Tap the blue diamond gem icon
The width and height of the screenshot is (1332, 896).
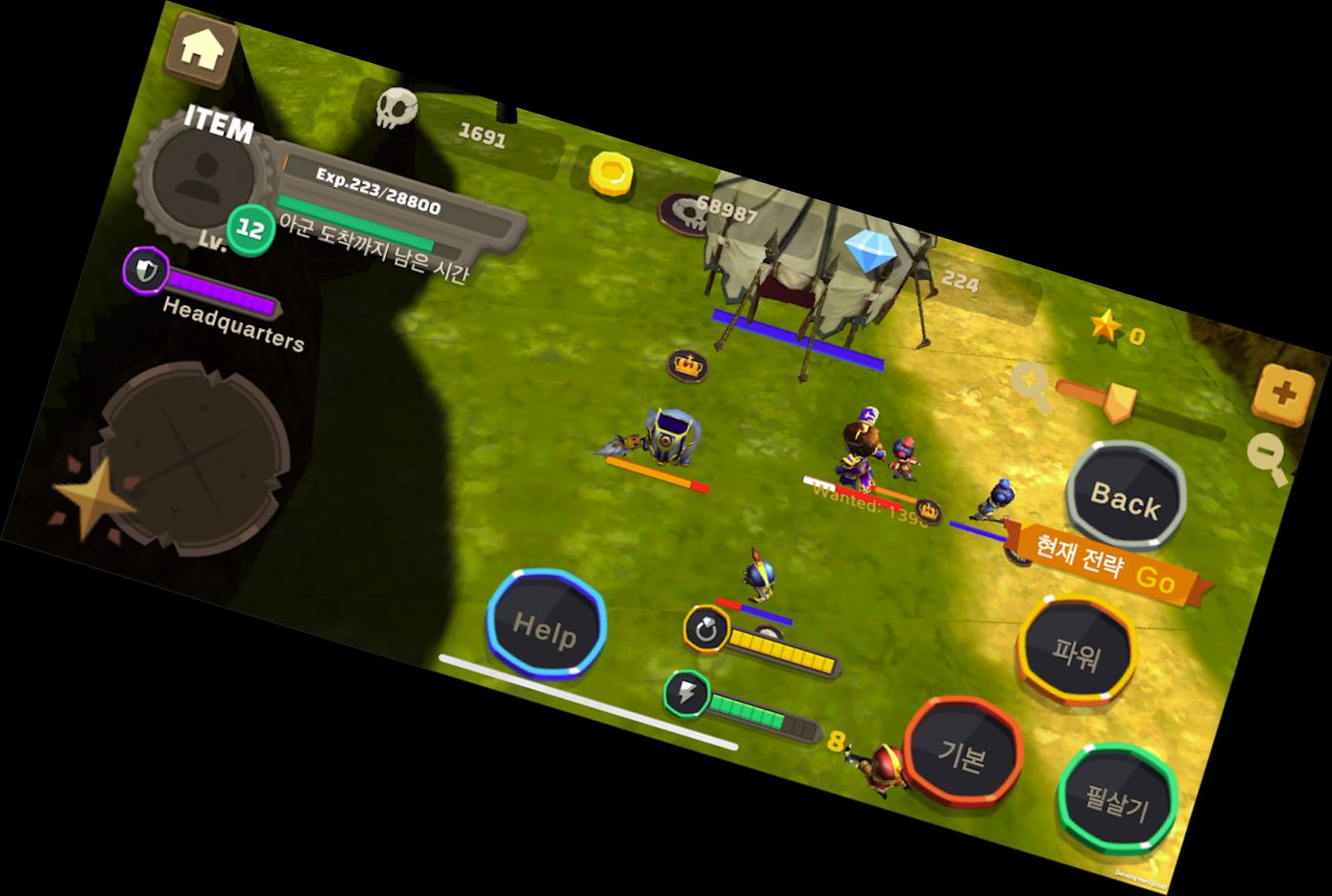(x=867, y=252)
